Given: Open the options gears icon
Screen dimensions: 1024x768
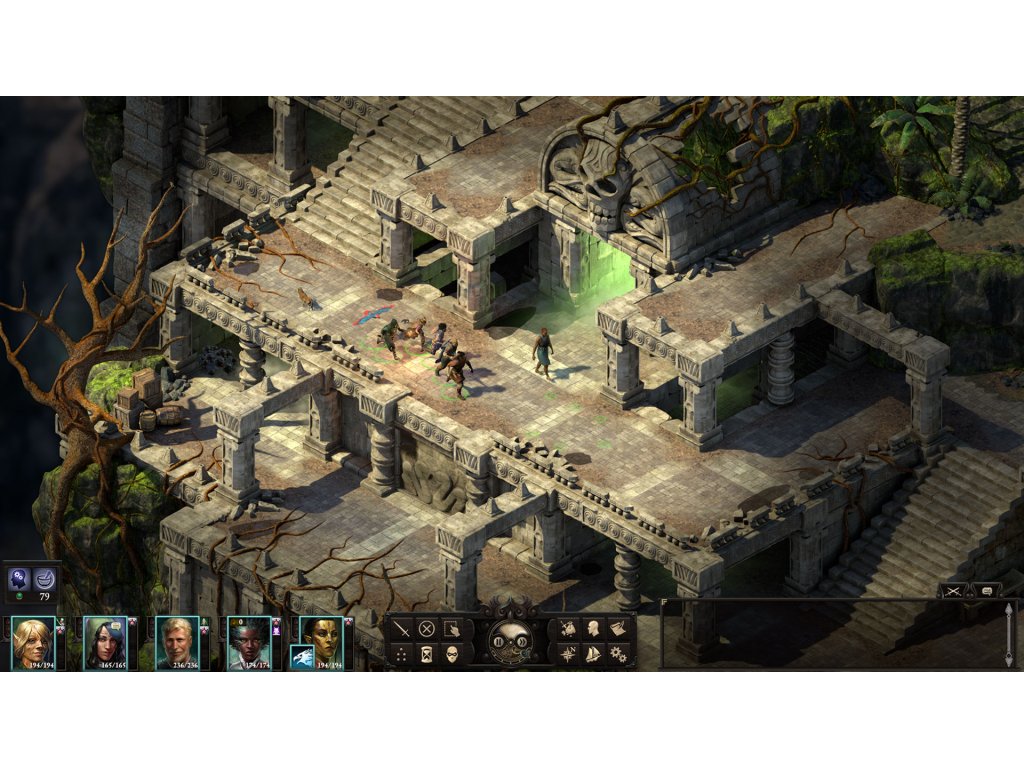Looking at the screenshot, I should (618, 654).
